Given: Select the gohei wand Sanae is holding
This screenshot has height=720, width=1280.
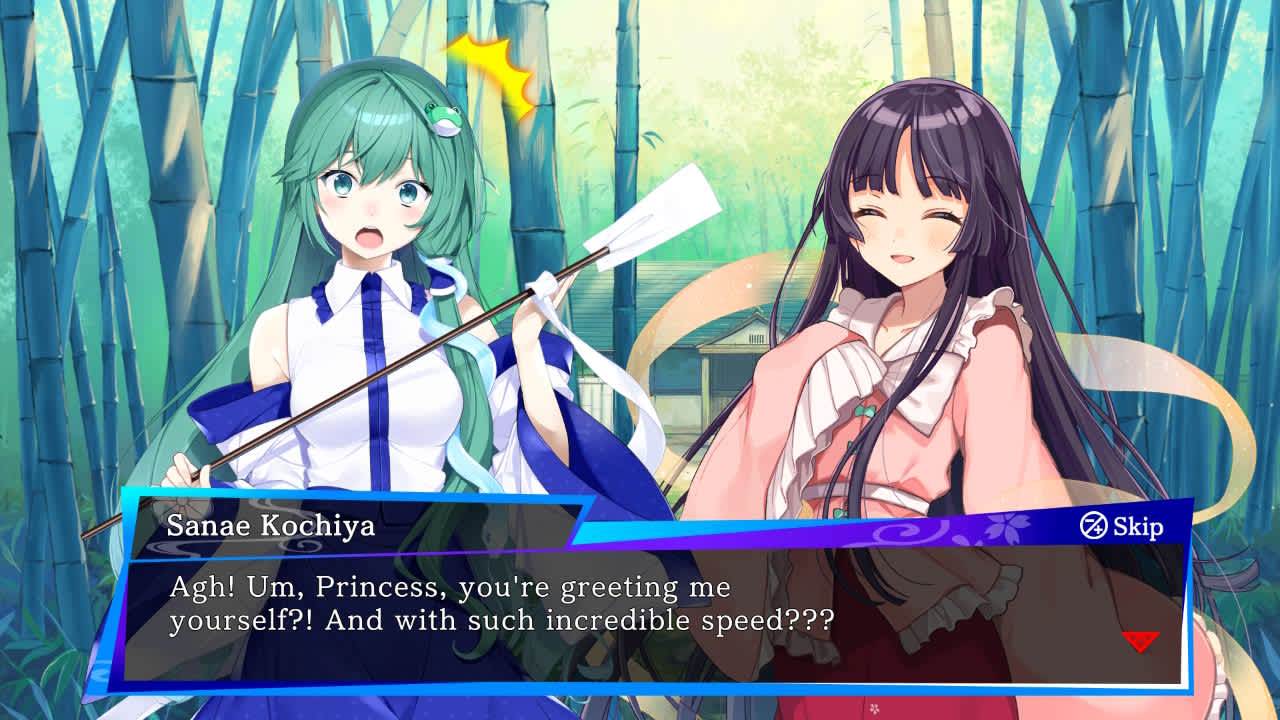Looking at the screenshot, I should tap(450, 330).
